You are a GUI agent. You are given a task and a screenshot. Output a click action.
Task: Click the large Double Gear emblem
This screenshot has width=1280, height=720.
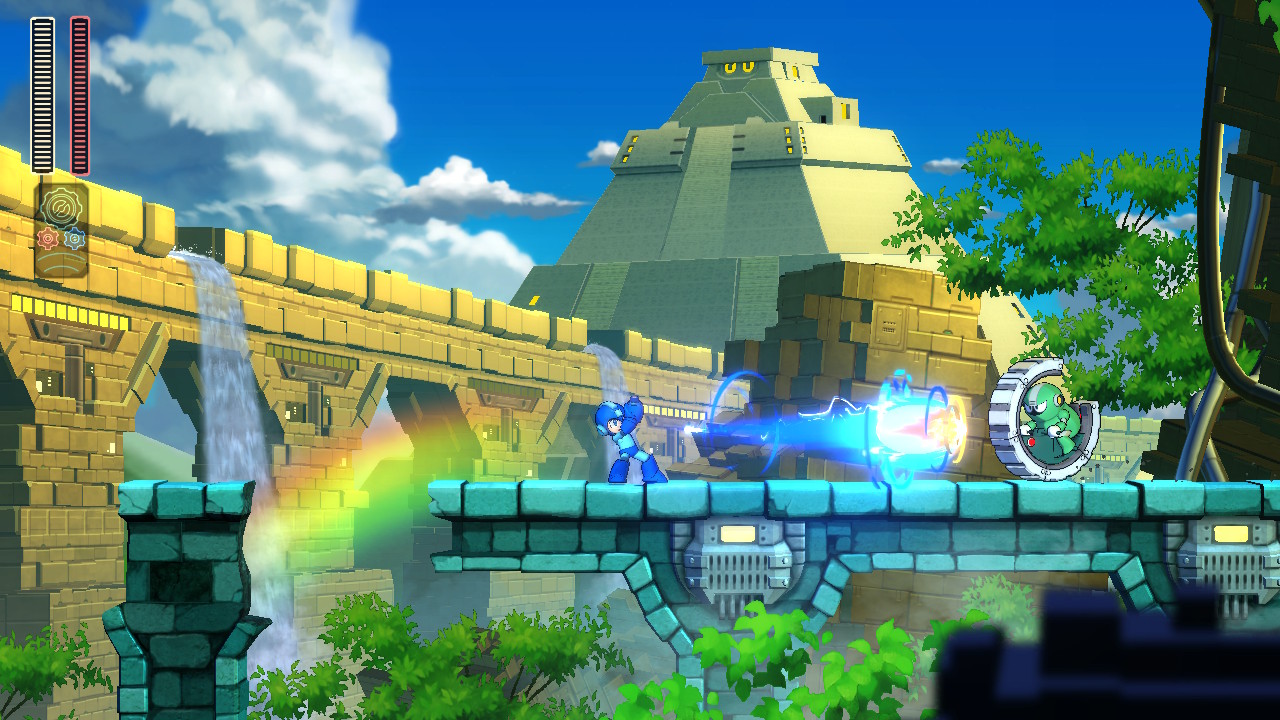click(60, 207)
